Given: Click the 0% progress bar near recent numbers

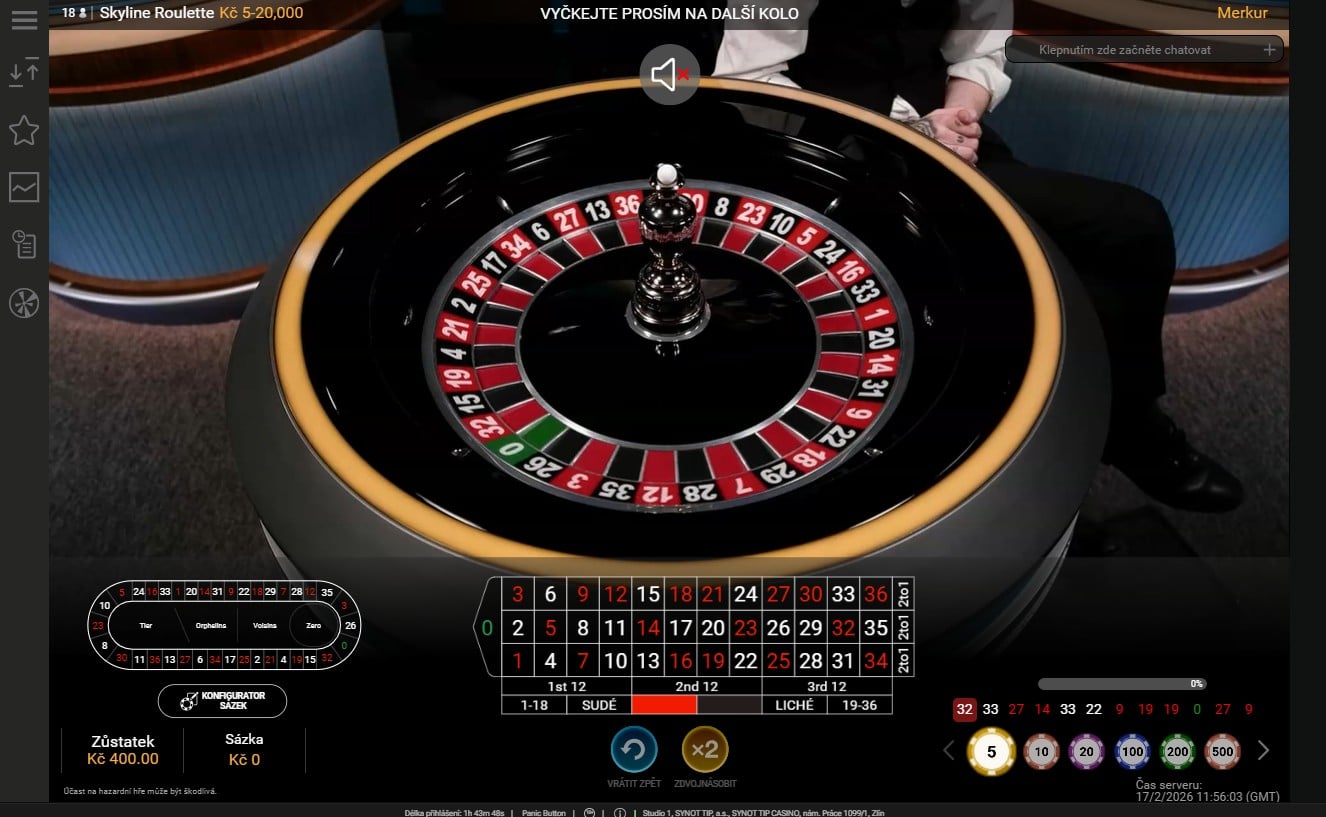Looking at the screenshot, I should pos(1122,683).
